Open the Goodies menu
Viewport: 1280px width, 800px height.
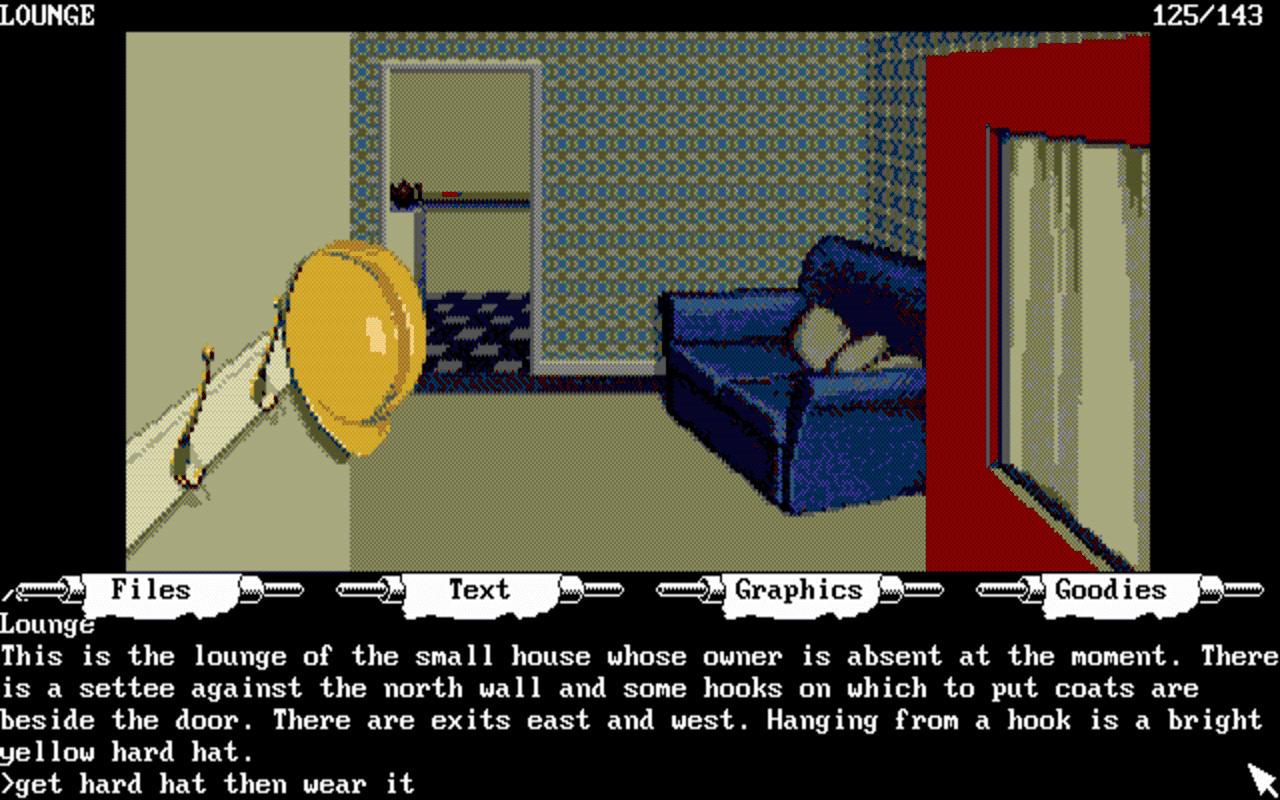[x=1110, y=590]
